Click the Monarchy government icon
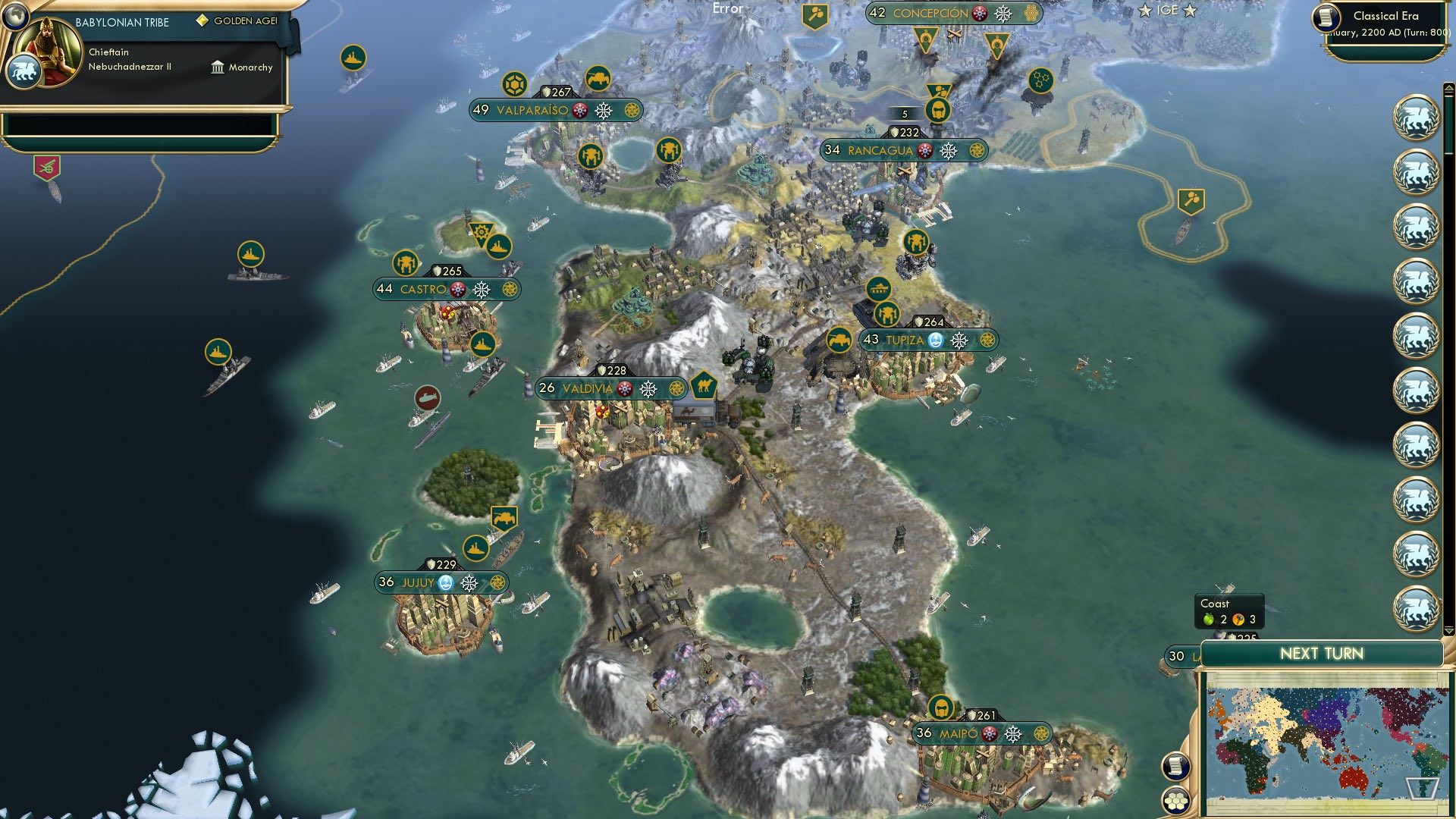This screenshot has height=819, width=1456. click(x=218, y=67)
